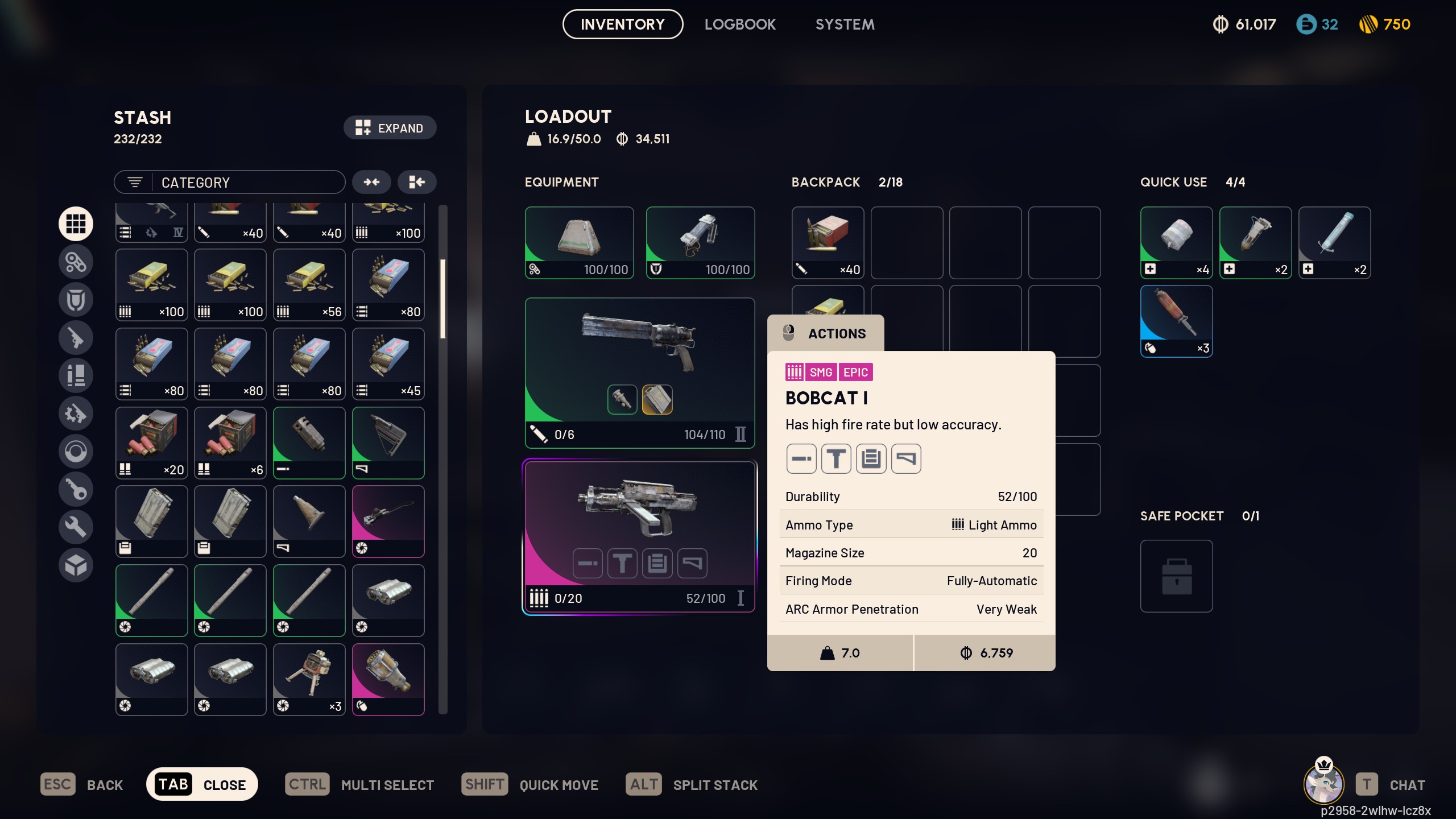Click the highlighted magazine attachment on the shotgun

[657, 399]
